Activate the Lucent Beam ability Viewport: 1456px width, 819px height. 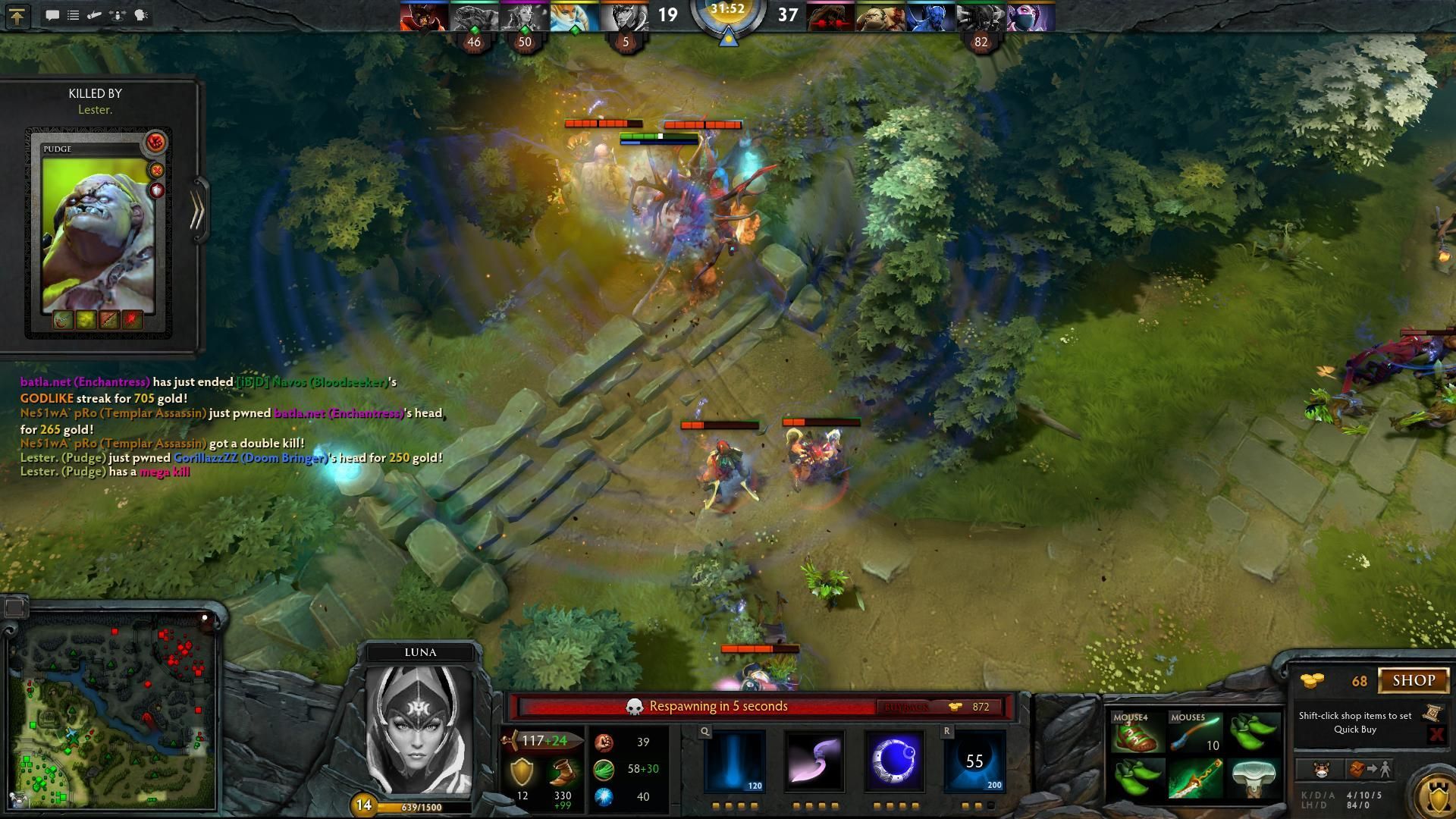click(734, 761)
